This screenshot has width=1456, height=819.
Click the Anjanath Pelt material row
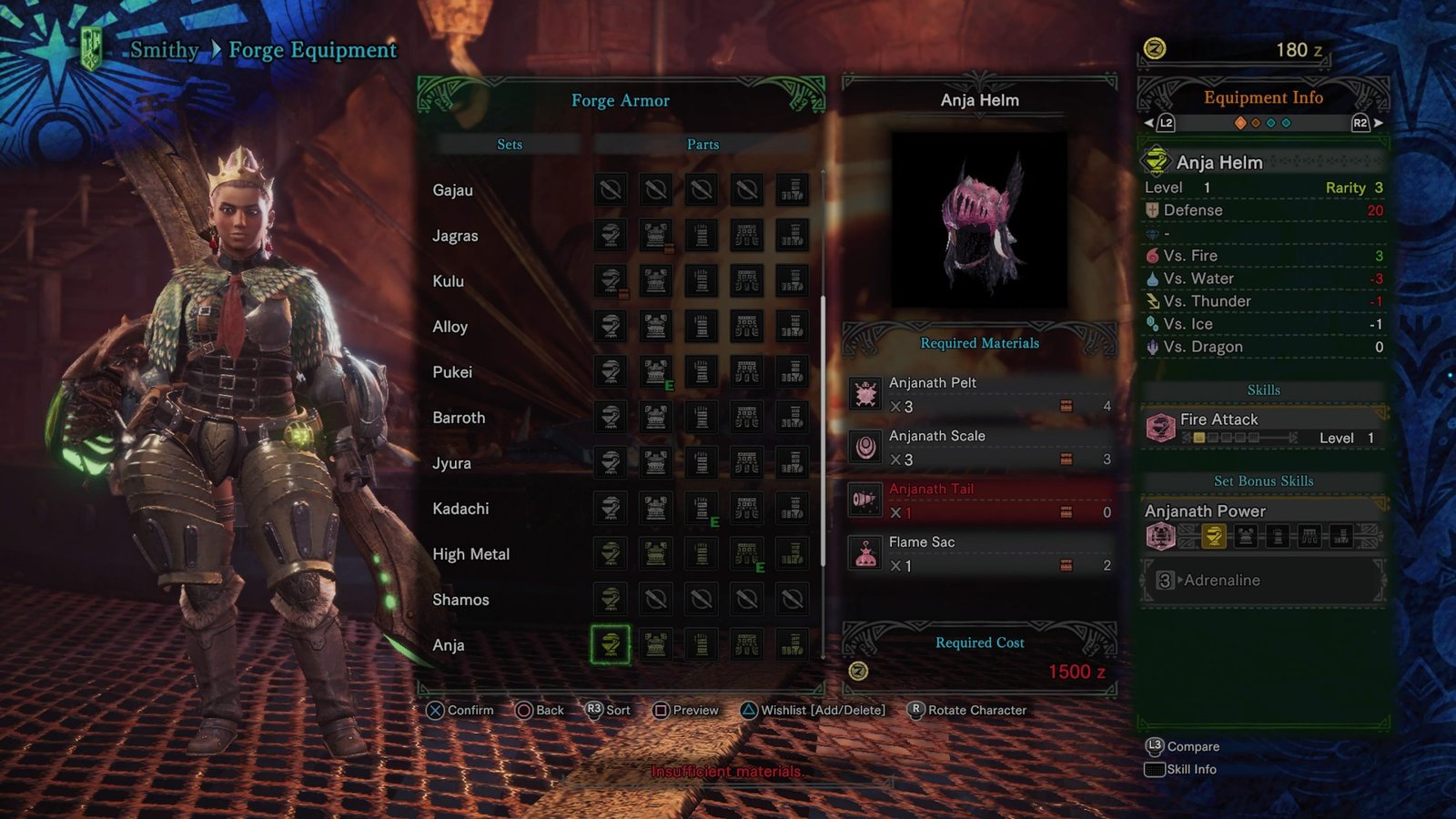pyautogui.click(x=979, y=394)
